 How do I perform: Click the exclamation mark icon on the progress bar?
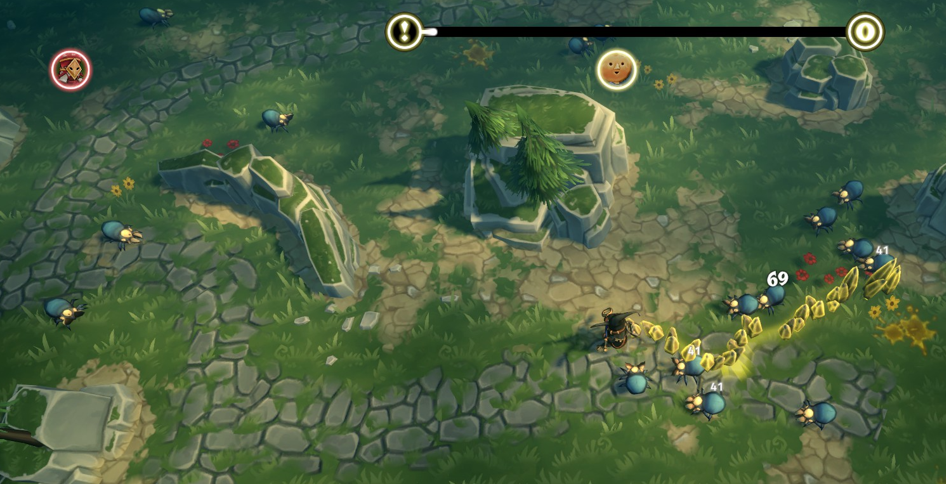click(x=404, y=32)
